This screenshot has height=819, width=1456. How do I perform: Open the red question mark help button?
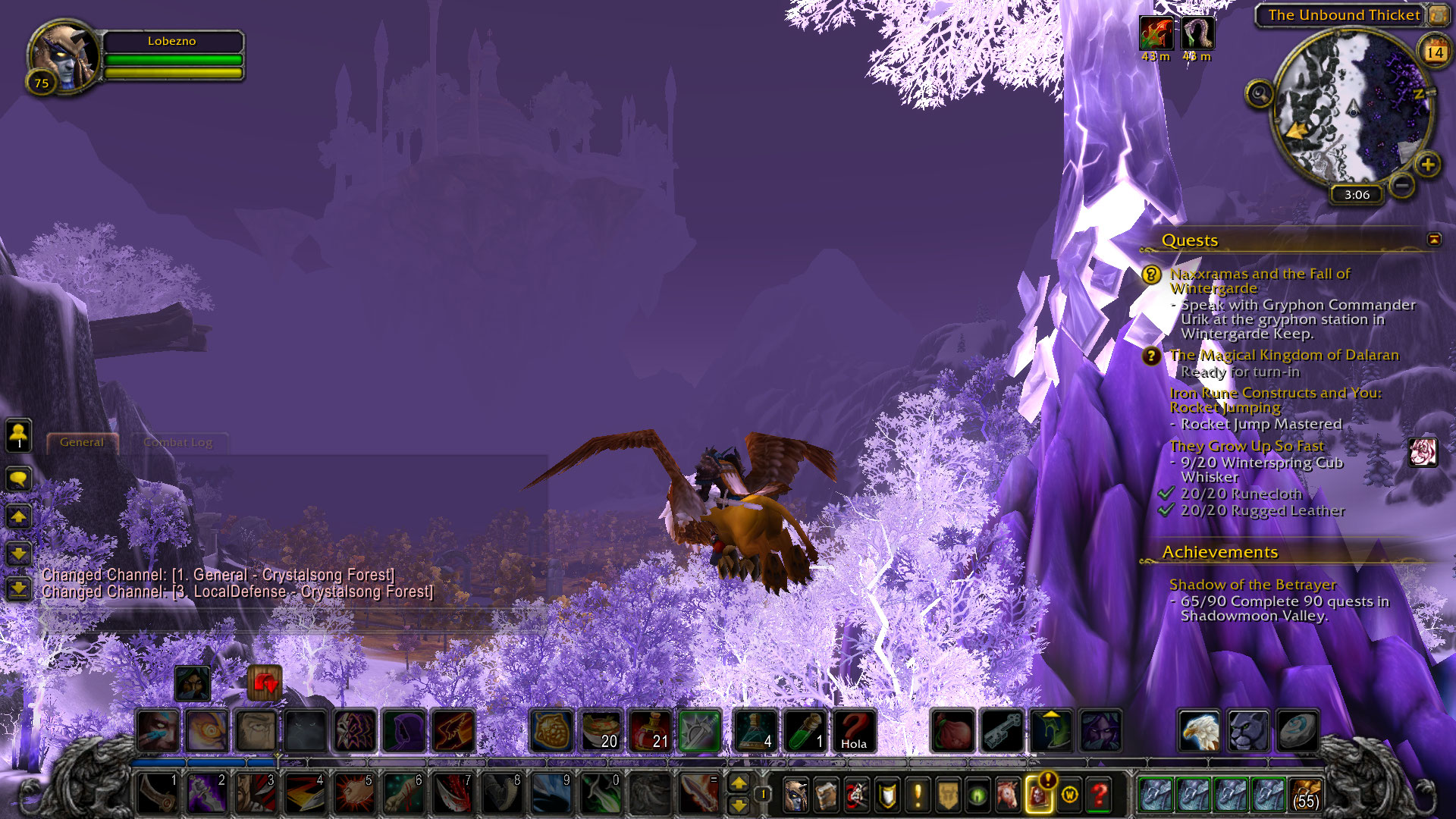(x=1099, y=795)
